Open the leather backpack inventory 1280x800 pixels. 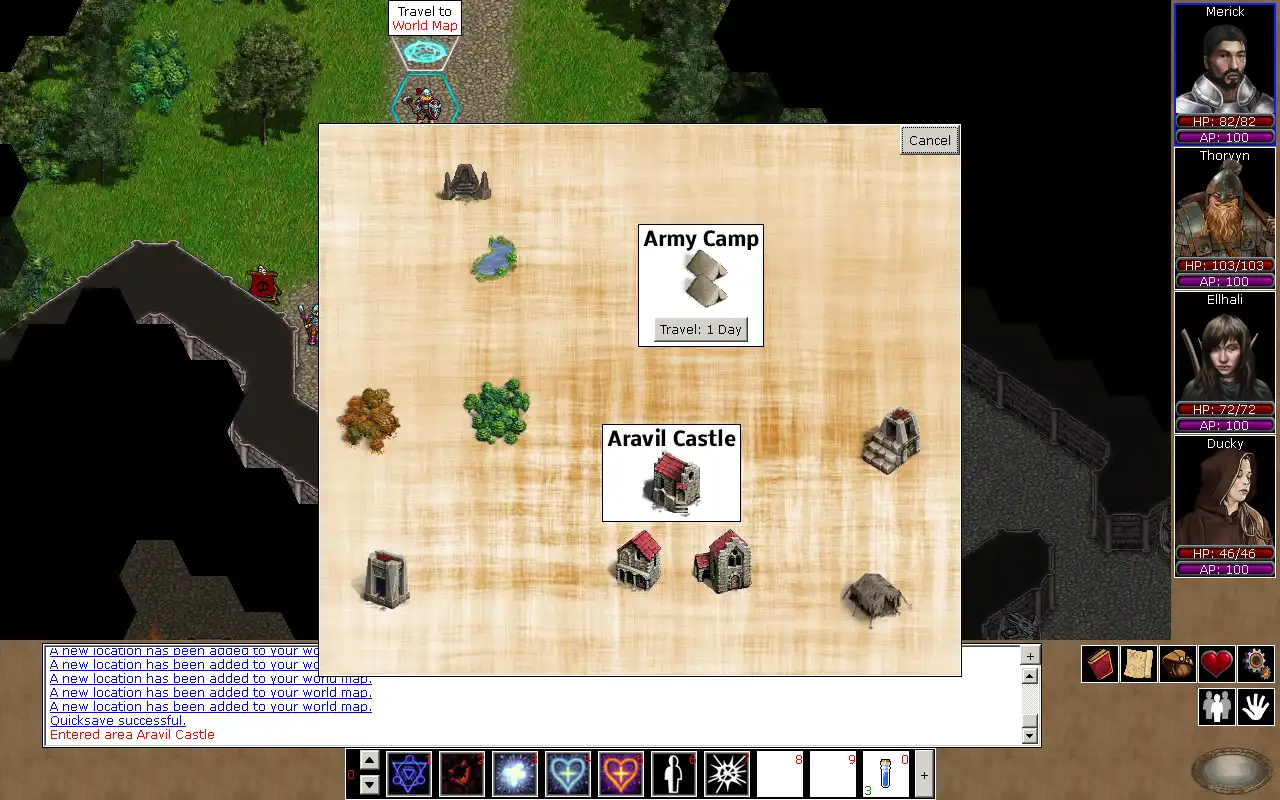point(1178,664)
